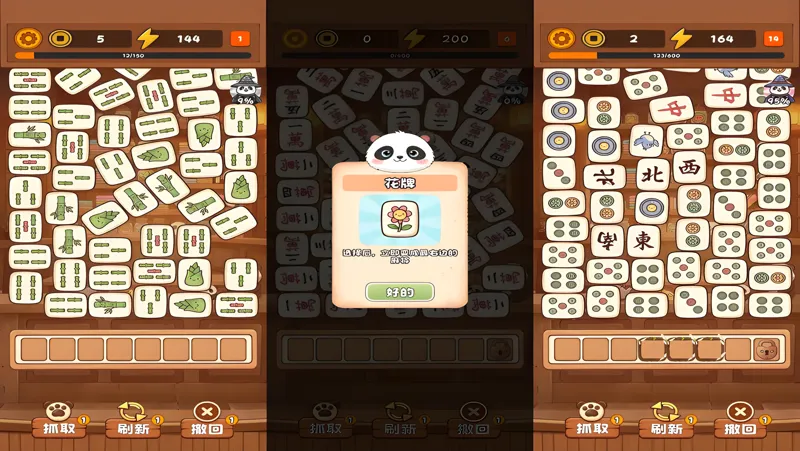Open settings gear beside the 2-coin counter
The image size is (800, 451).
pos(561,39)
